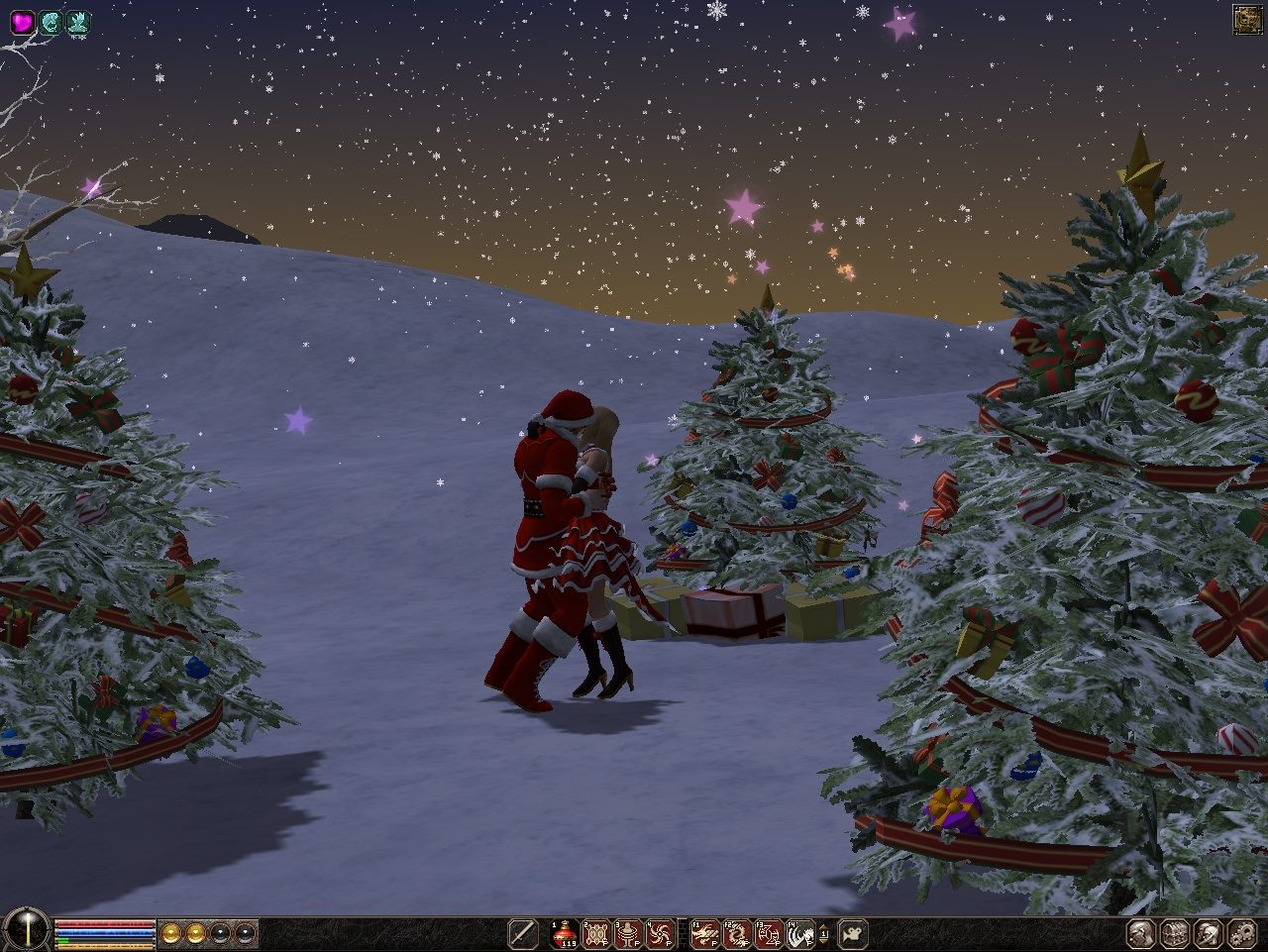The width and height of the screenshot is (1268, 952).
Task: Click the round compass orb at bottom-left
Action: [25, 931]
